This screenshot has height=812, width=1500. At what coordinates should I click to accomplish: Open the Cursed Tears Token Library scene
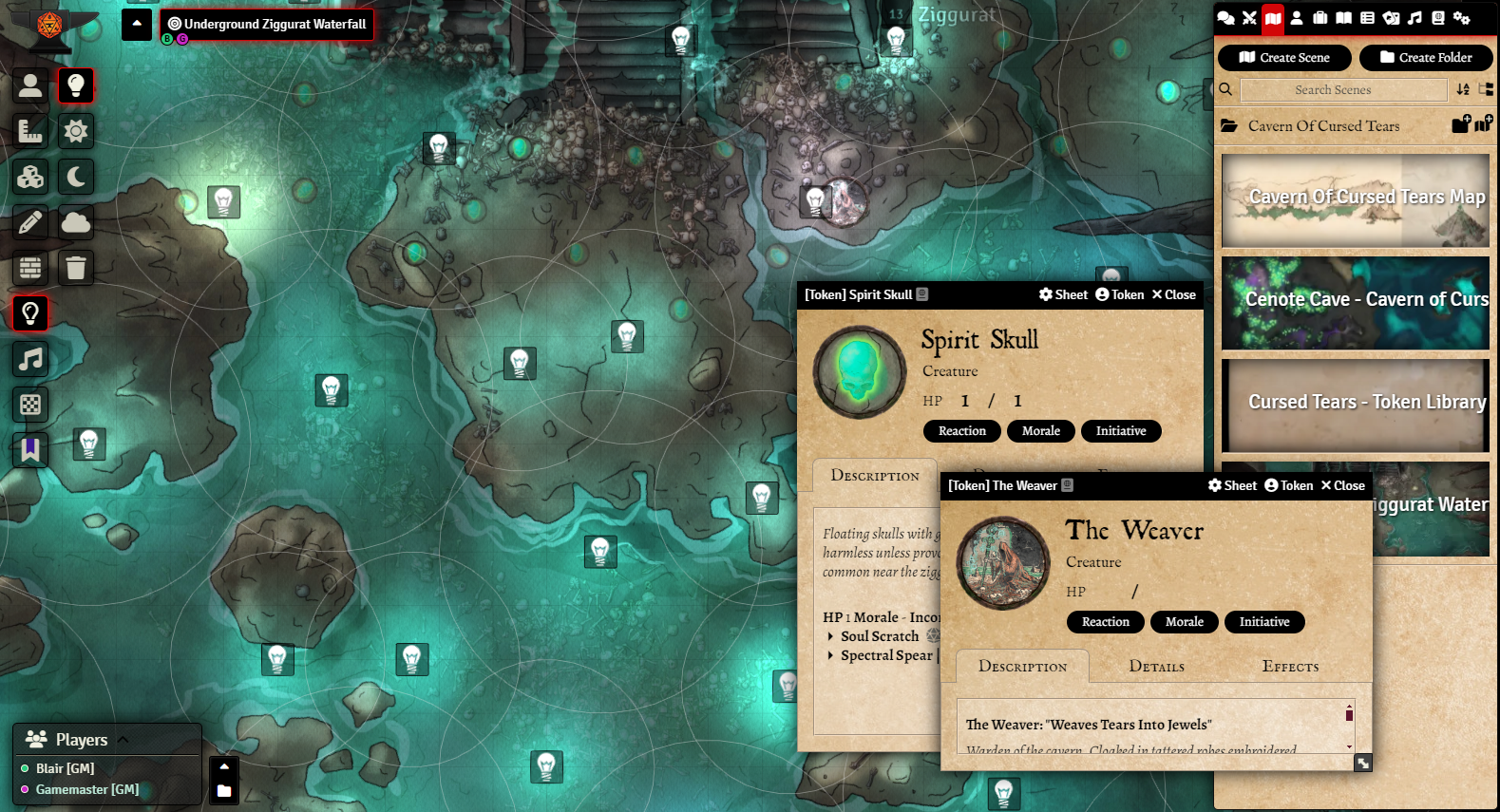(x=1356, y=406)
